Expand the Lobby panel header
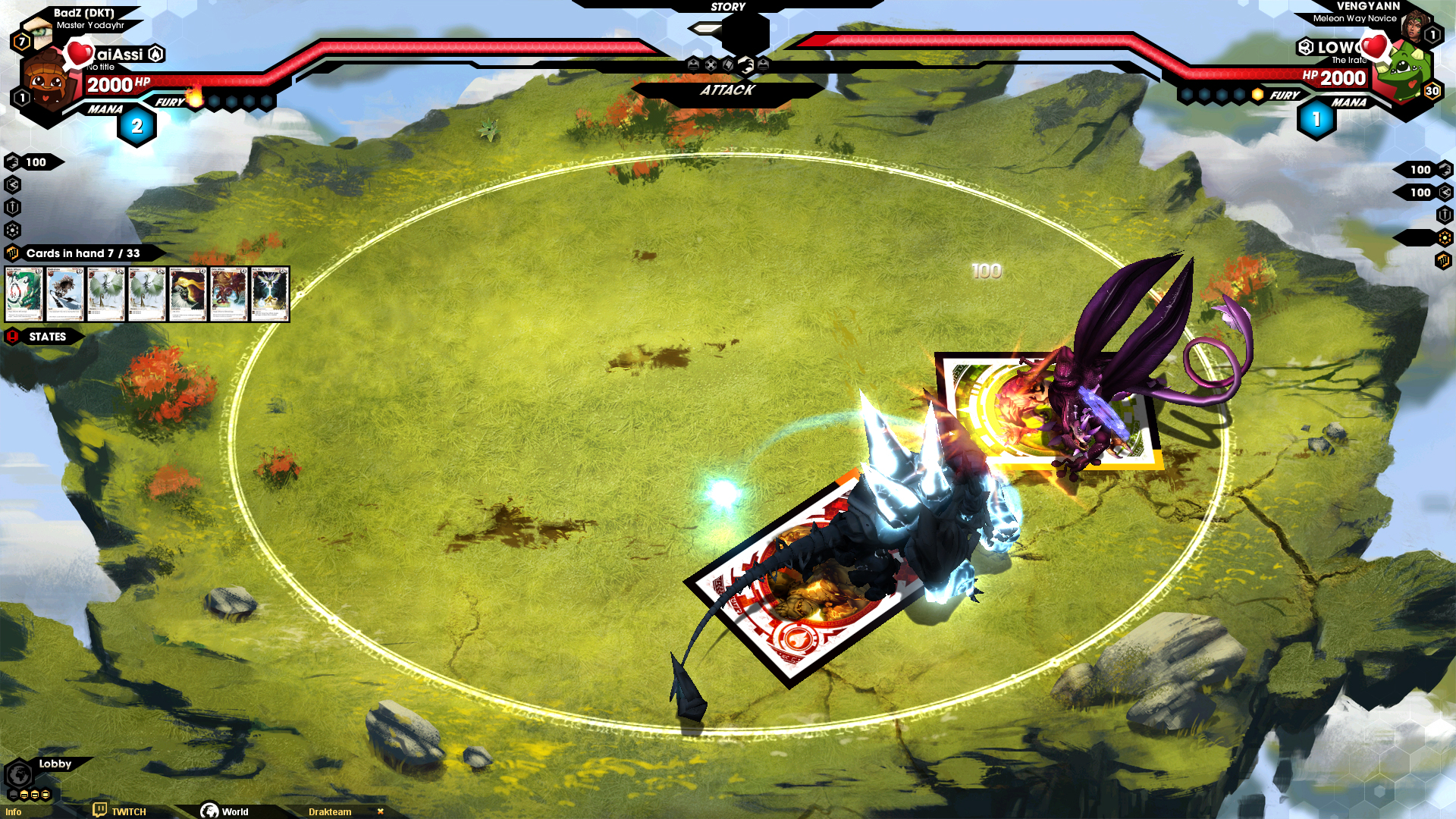 tap(55, 764)
